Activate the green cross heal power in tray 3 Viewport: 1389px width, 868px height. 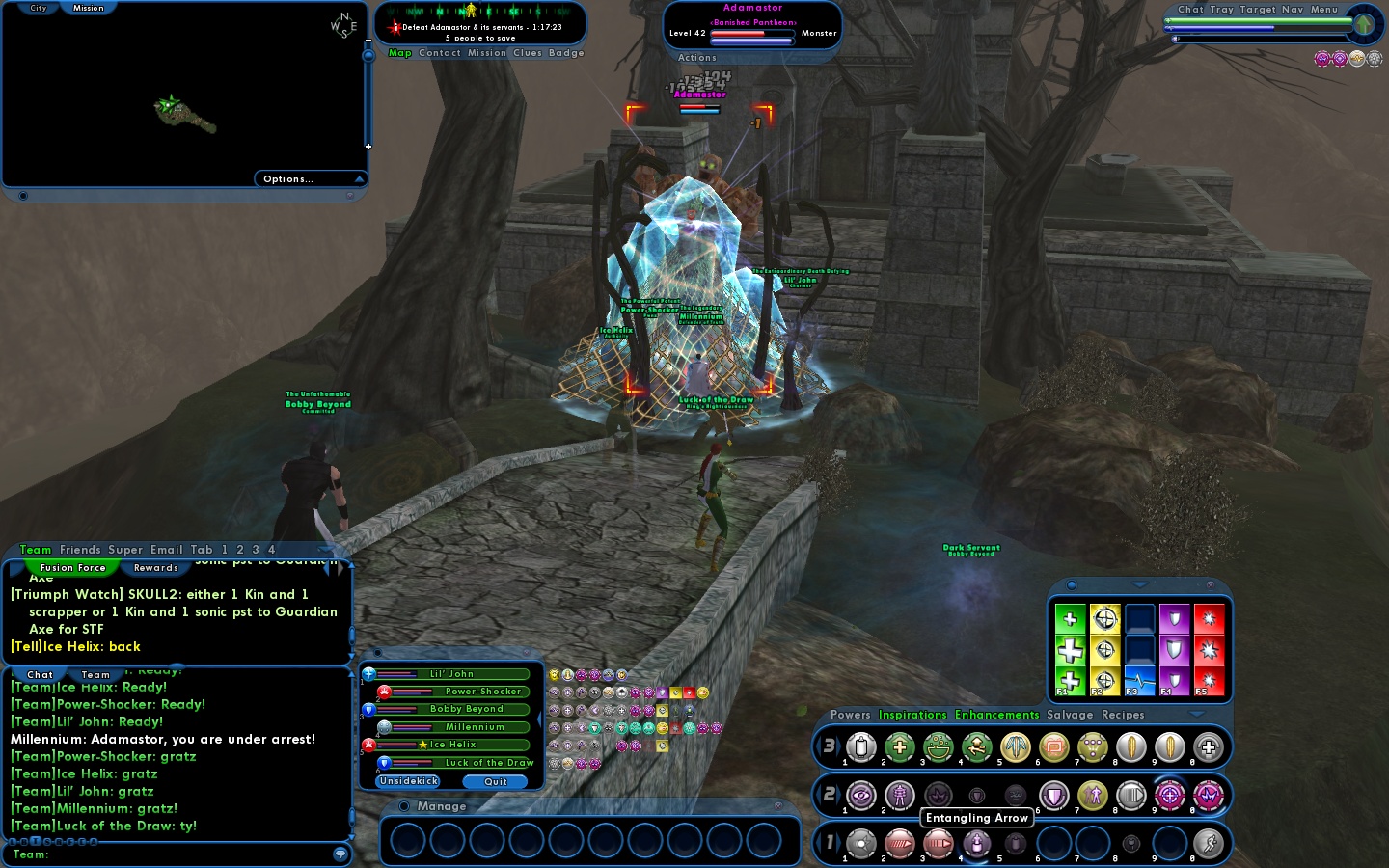point(899,747)
